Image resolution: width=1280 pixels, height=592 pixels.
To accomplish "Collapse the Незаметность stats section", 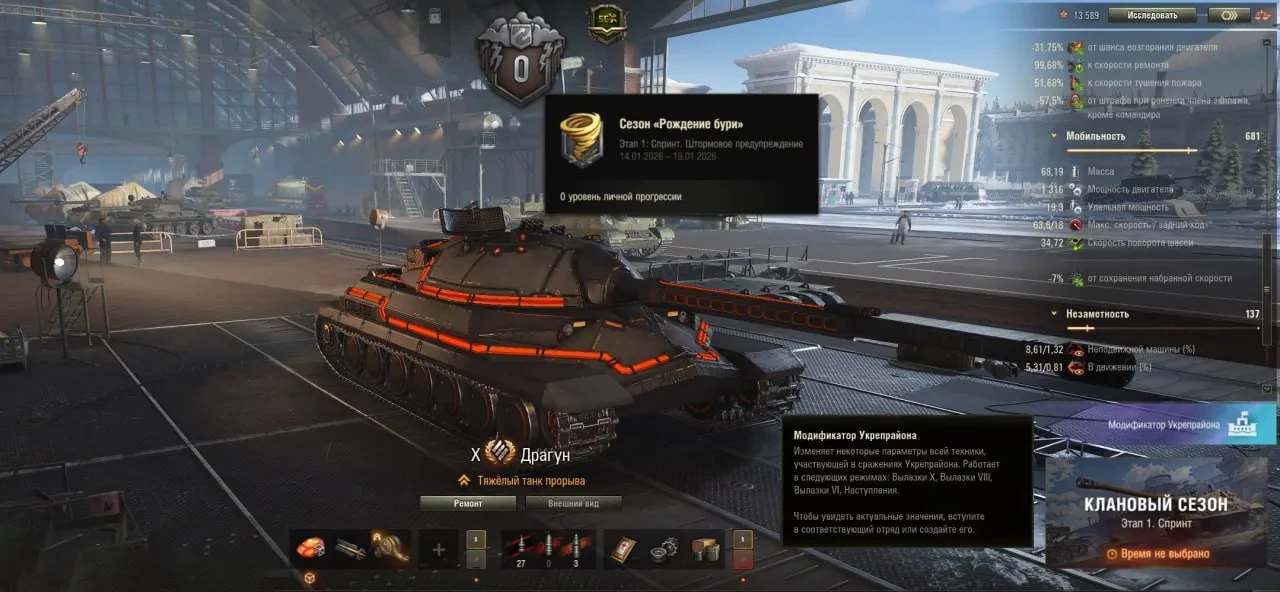I will [x=1053, y=314].
